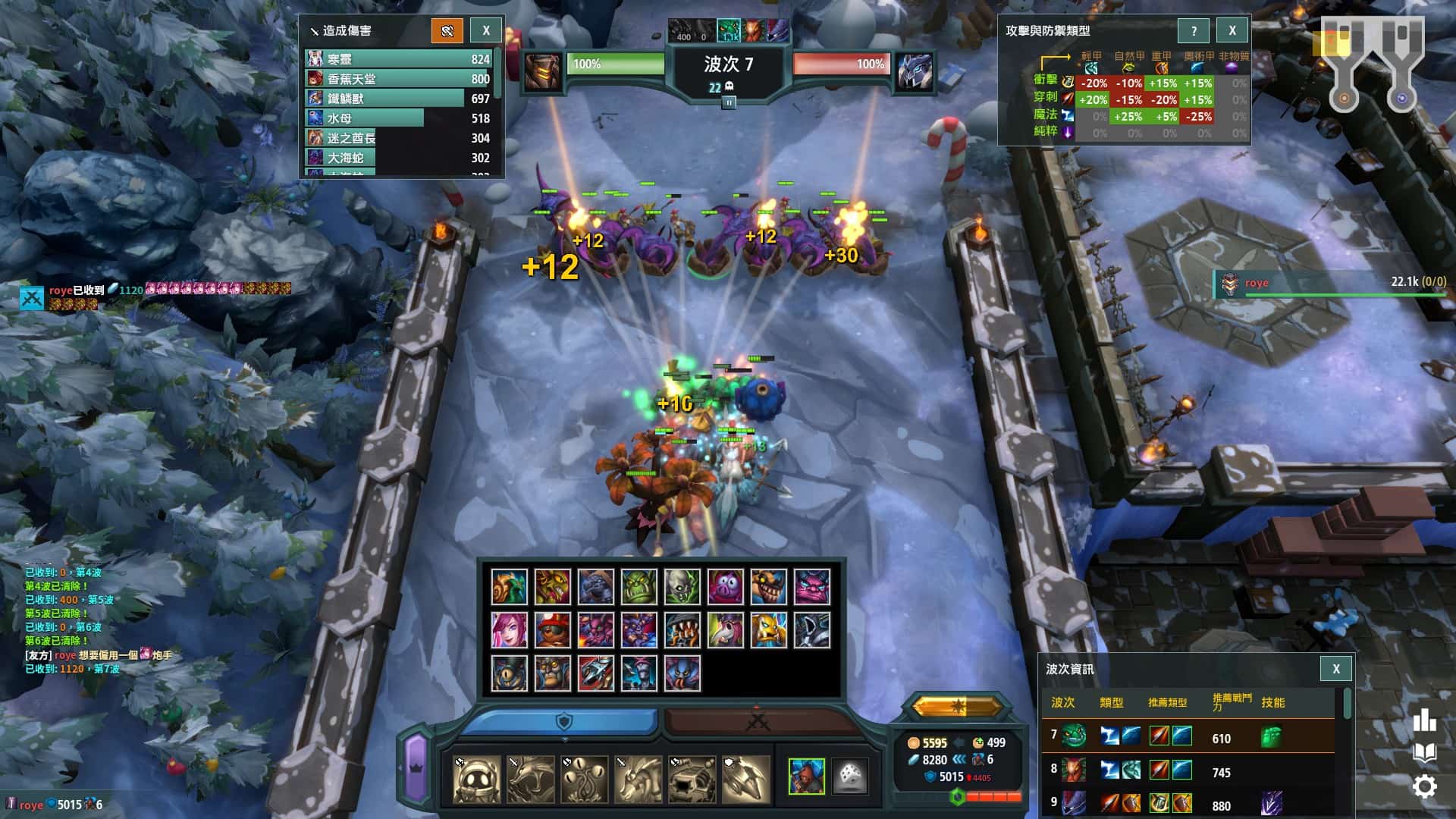
Task: Switch to the crossed swords mercenaries tab
Action: coord(758,720)
